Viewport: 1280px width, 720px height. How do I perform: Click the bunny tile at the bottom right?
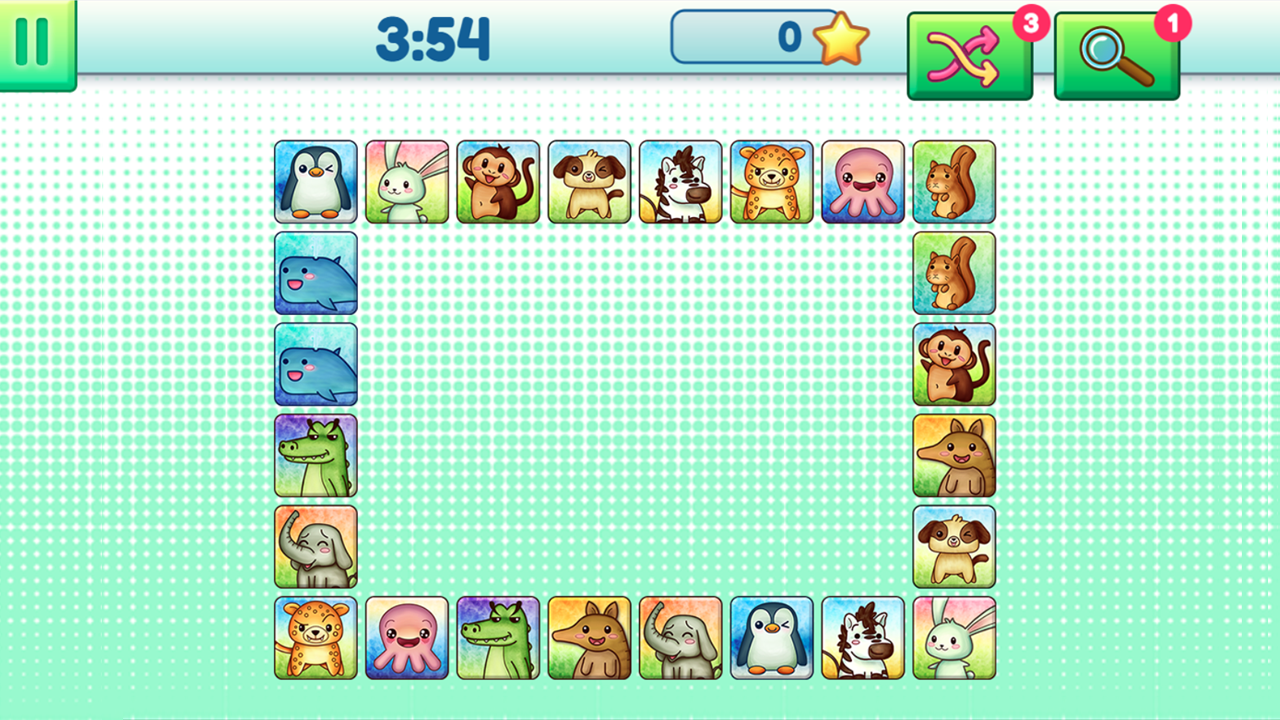(x=953, y=637)
